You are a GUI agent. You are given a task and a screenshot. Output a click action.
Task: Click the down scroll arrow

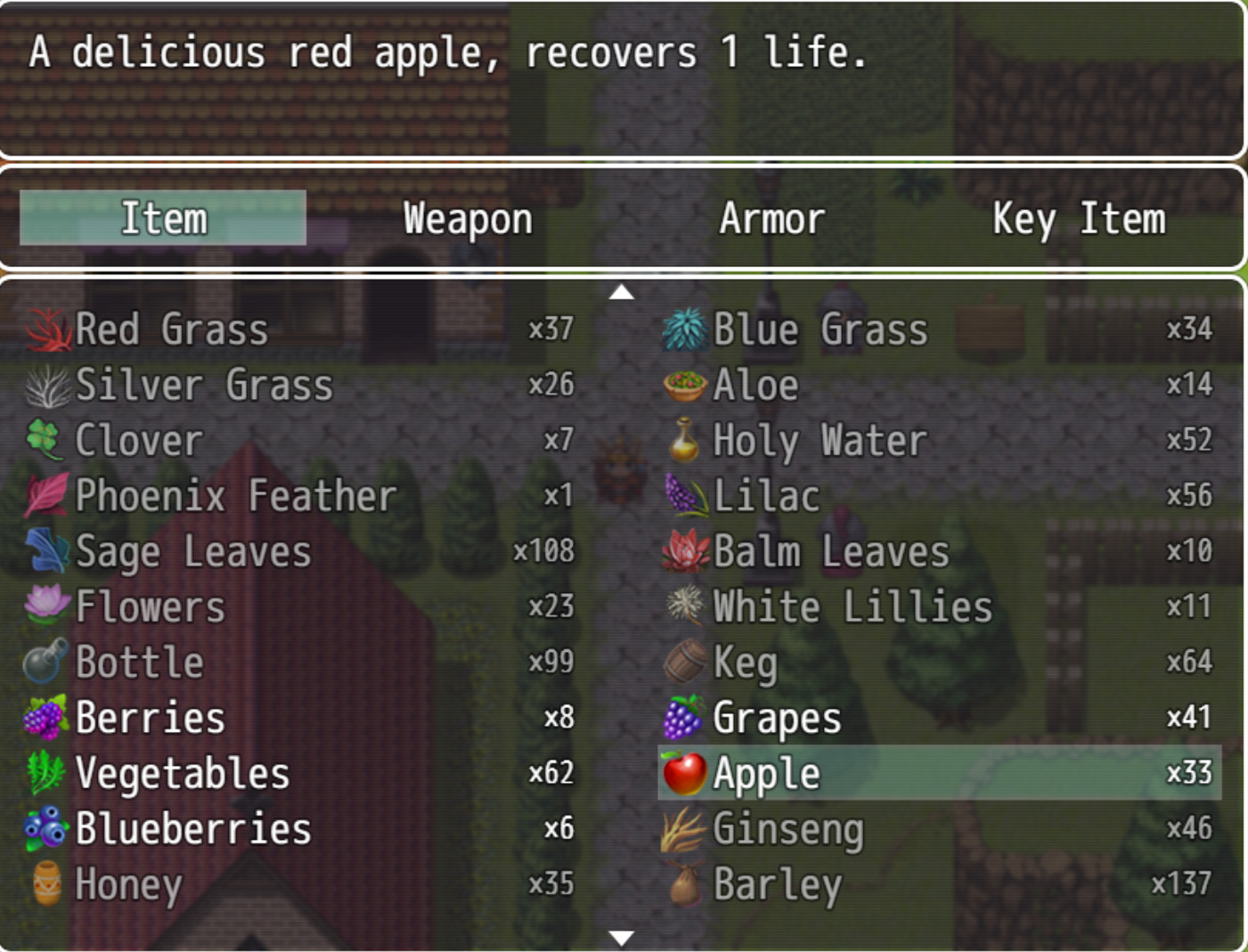tap(624, 937)
